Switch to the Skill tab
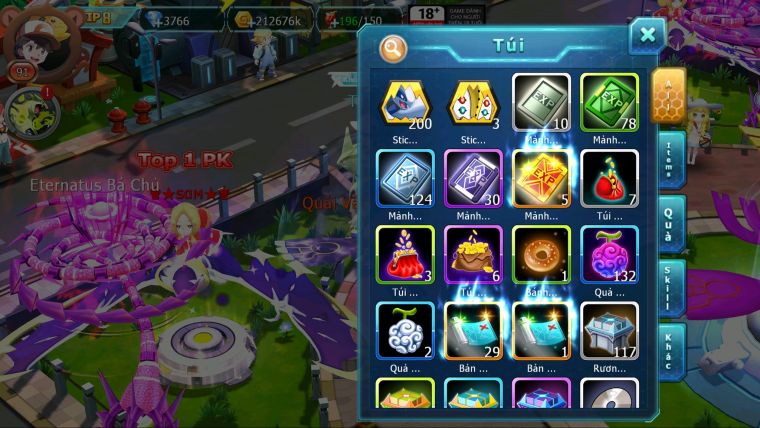 pos(669,288)
